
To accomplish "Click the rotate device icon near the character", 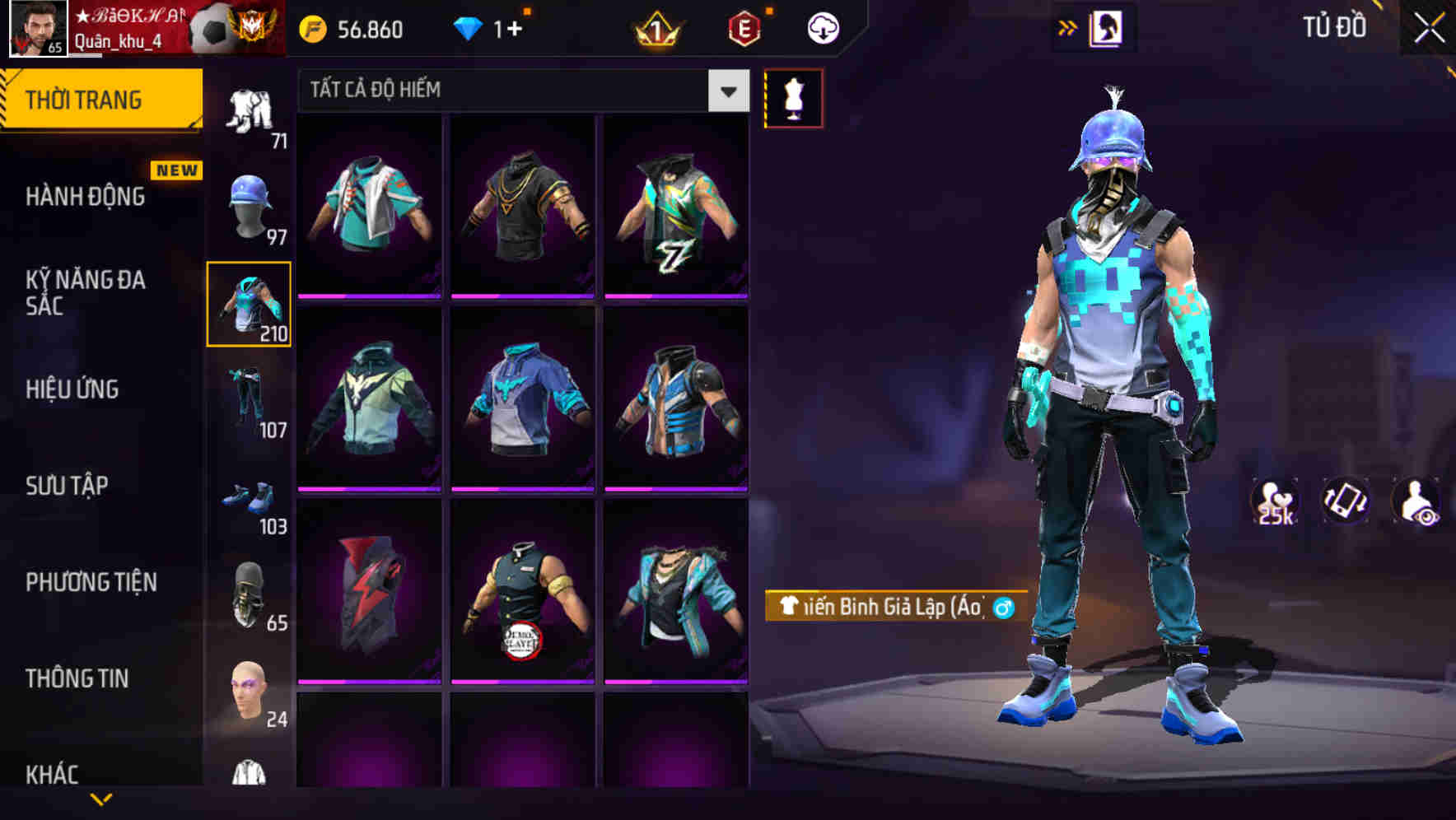I will 1346,501.
